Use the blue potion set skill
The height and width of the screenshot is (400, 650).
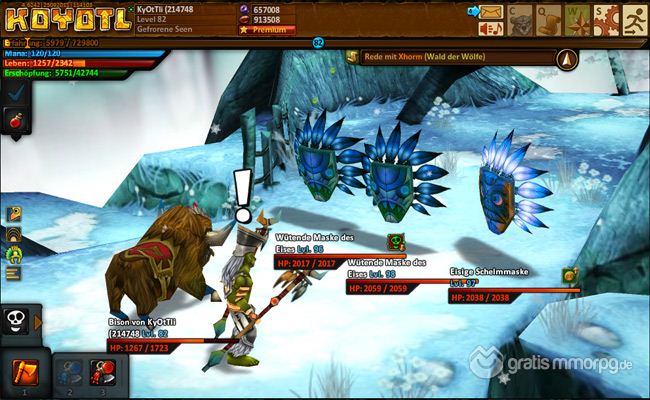click(x=71, y=372)
